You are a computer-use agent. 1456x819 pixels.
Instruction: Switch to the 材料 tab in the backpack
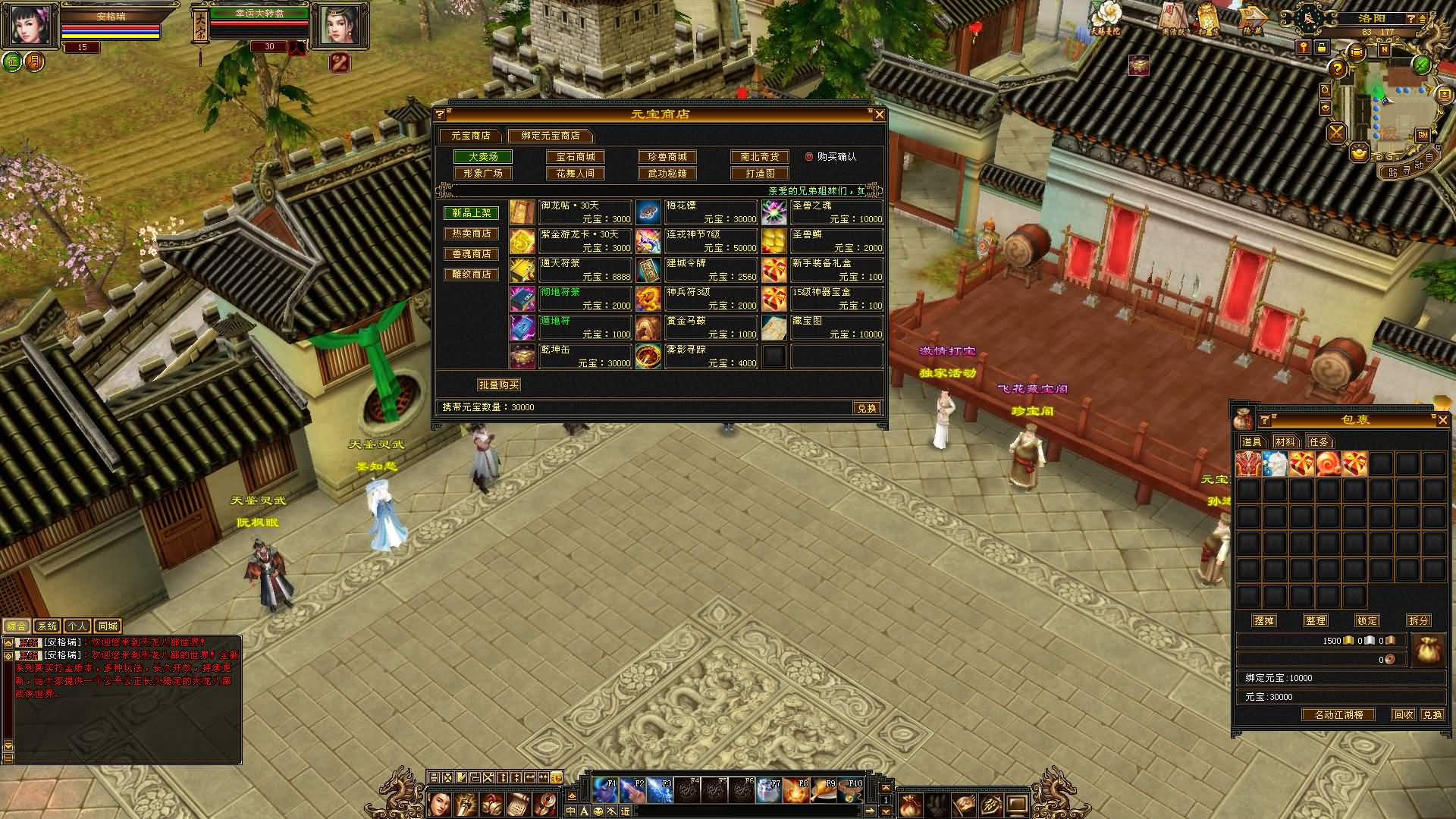click(x=1285, y=442)
